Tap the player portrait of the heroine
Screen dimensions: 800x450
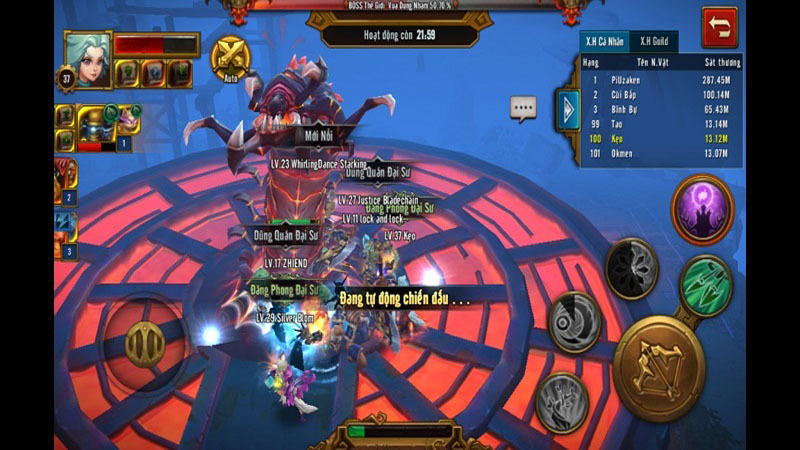tap(87, 58)
